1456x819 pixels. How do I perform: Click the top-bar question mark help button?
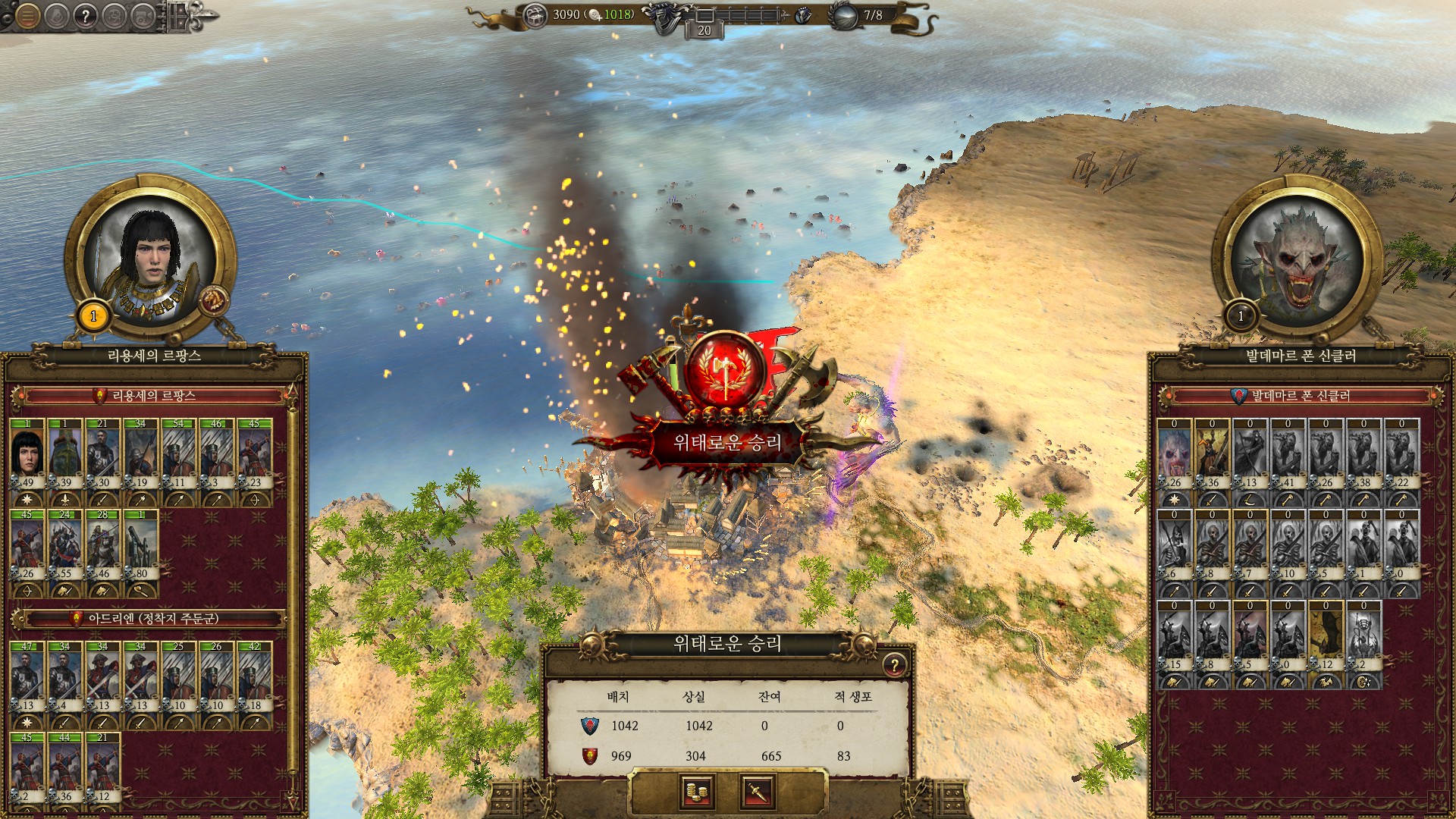86,16
